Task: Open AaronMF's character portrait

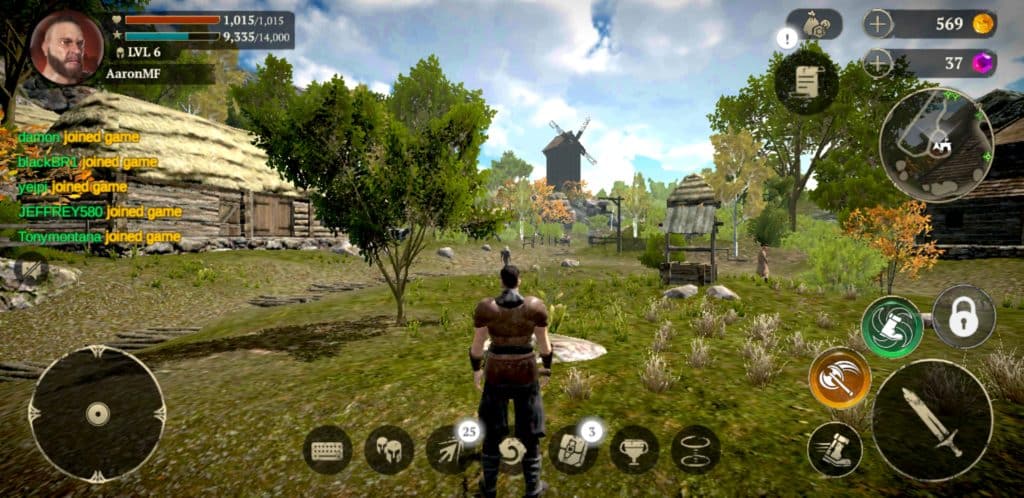Action: (x=67, y=47)
